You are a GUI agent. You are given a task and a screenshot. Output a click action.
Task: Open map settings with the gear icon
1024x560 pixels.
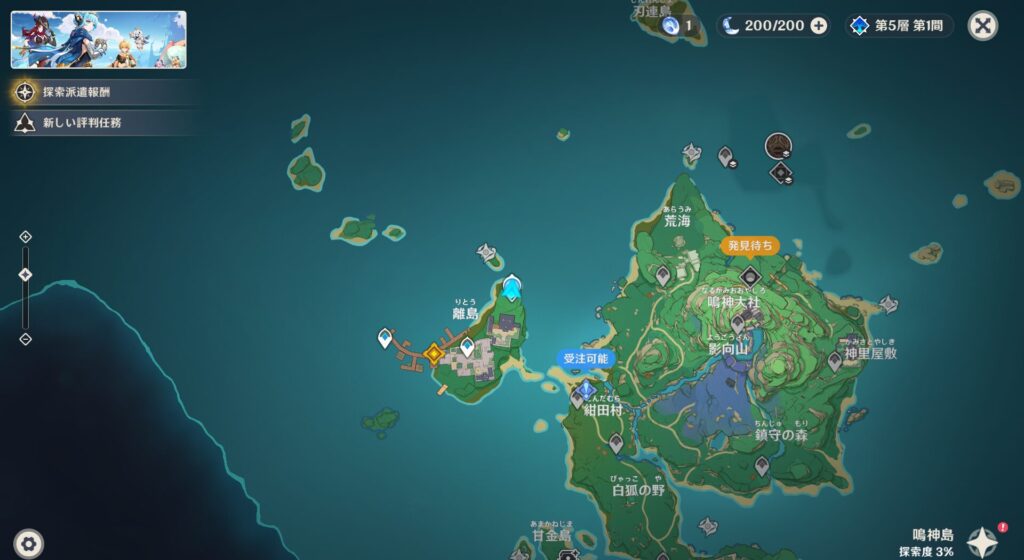click(x=29, y=543)
